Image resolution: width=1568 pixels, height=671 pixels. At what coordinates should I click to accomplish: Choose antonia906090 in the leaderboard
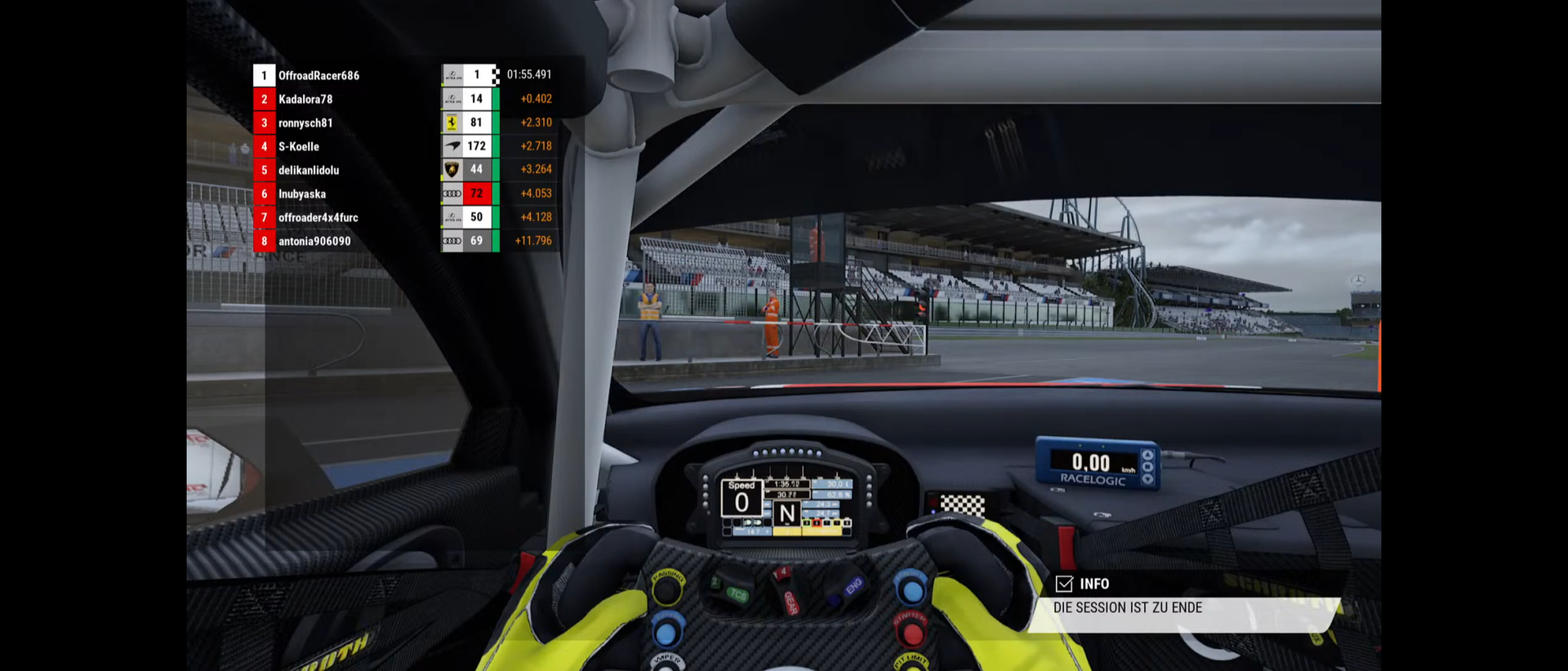pos(314,242)
